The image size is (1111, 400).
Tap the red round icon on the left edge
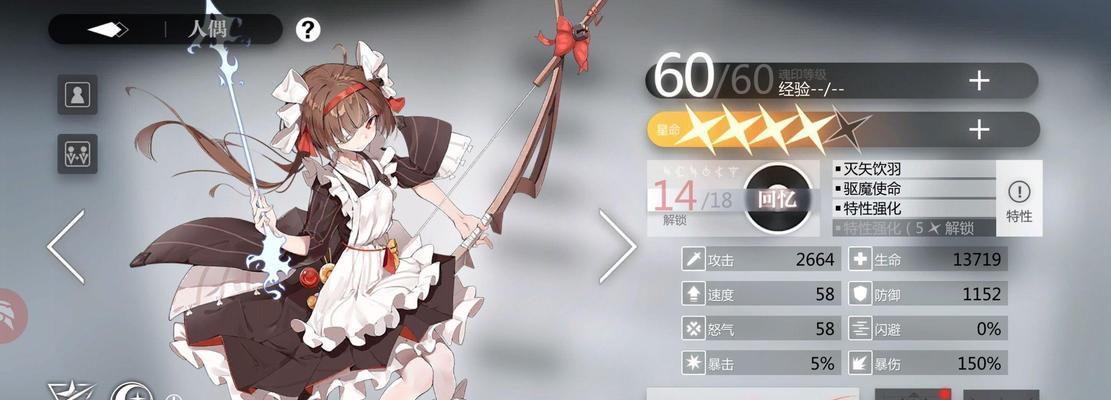click(x=10, y=315)
